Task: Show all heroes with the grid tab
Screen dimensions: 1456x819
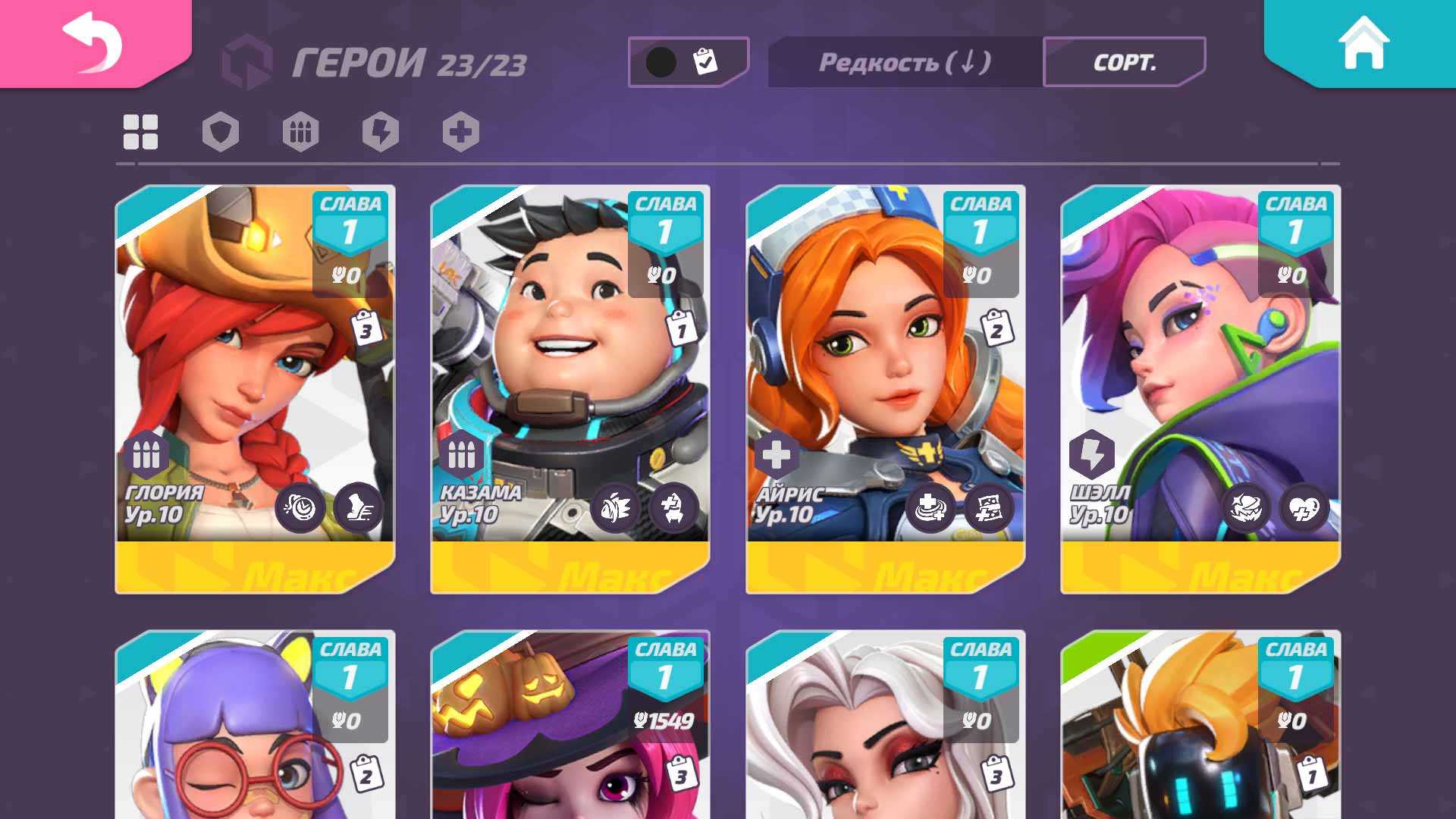Action: click(141, 132)
